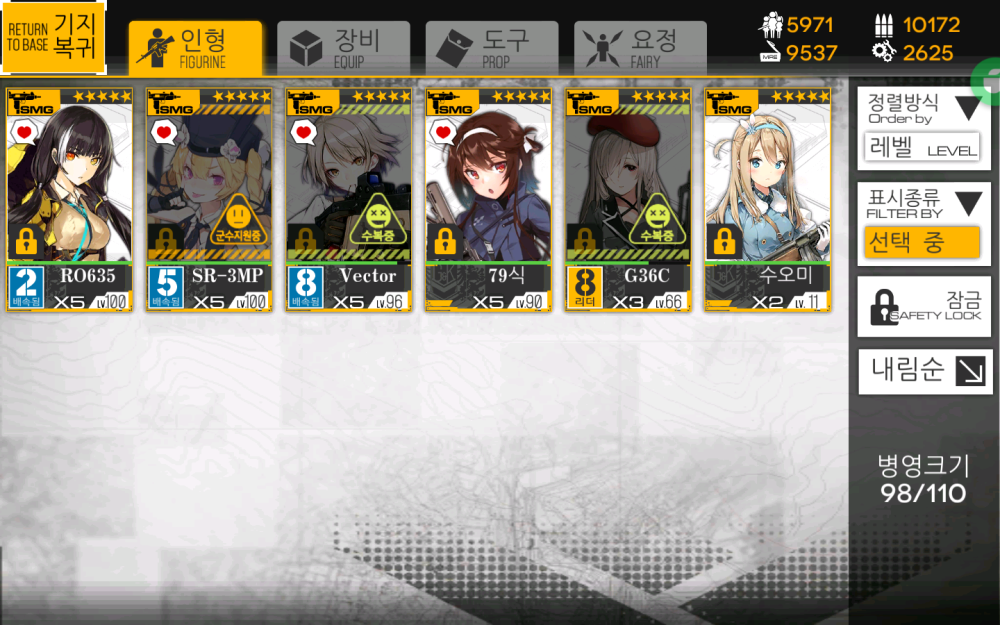This screenshot has width=1000, height=625.
Task: Choose the 수오미 doll card
Action: [768, 200]
